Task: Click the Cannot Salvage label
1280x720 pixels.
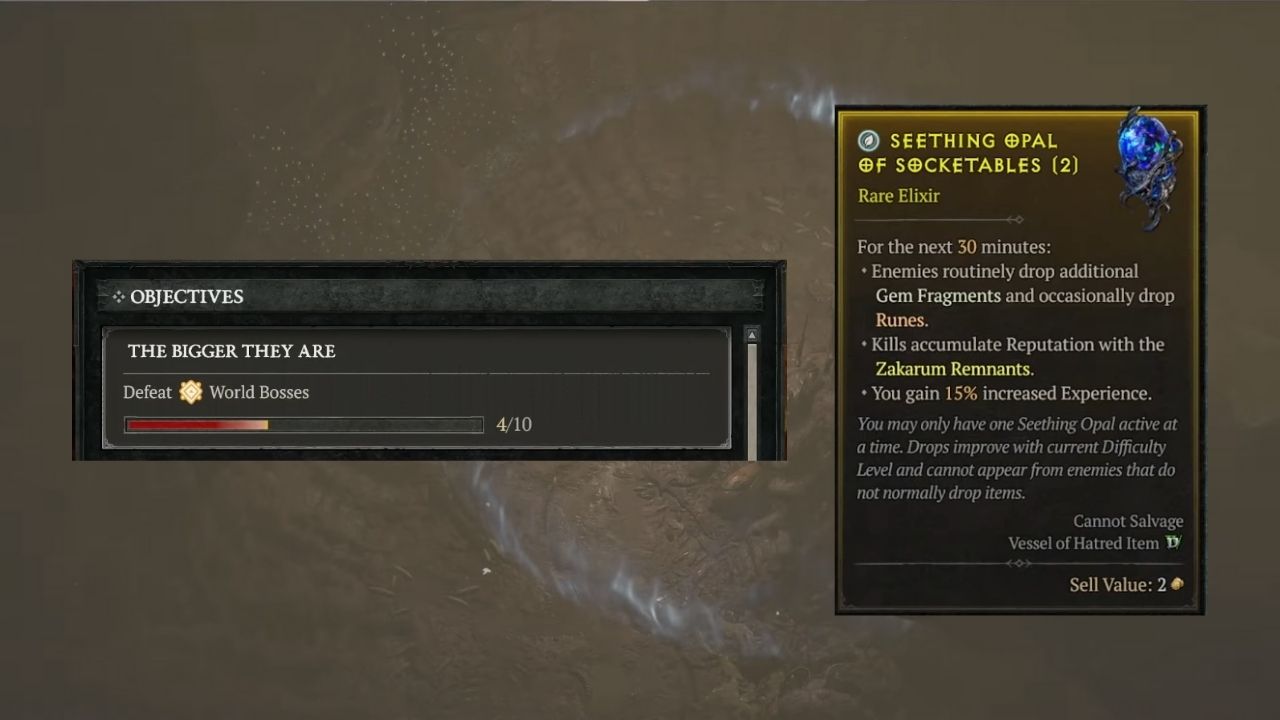Action: click(x=1128, y=521)
